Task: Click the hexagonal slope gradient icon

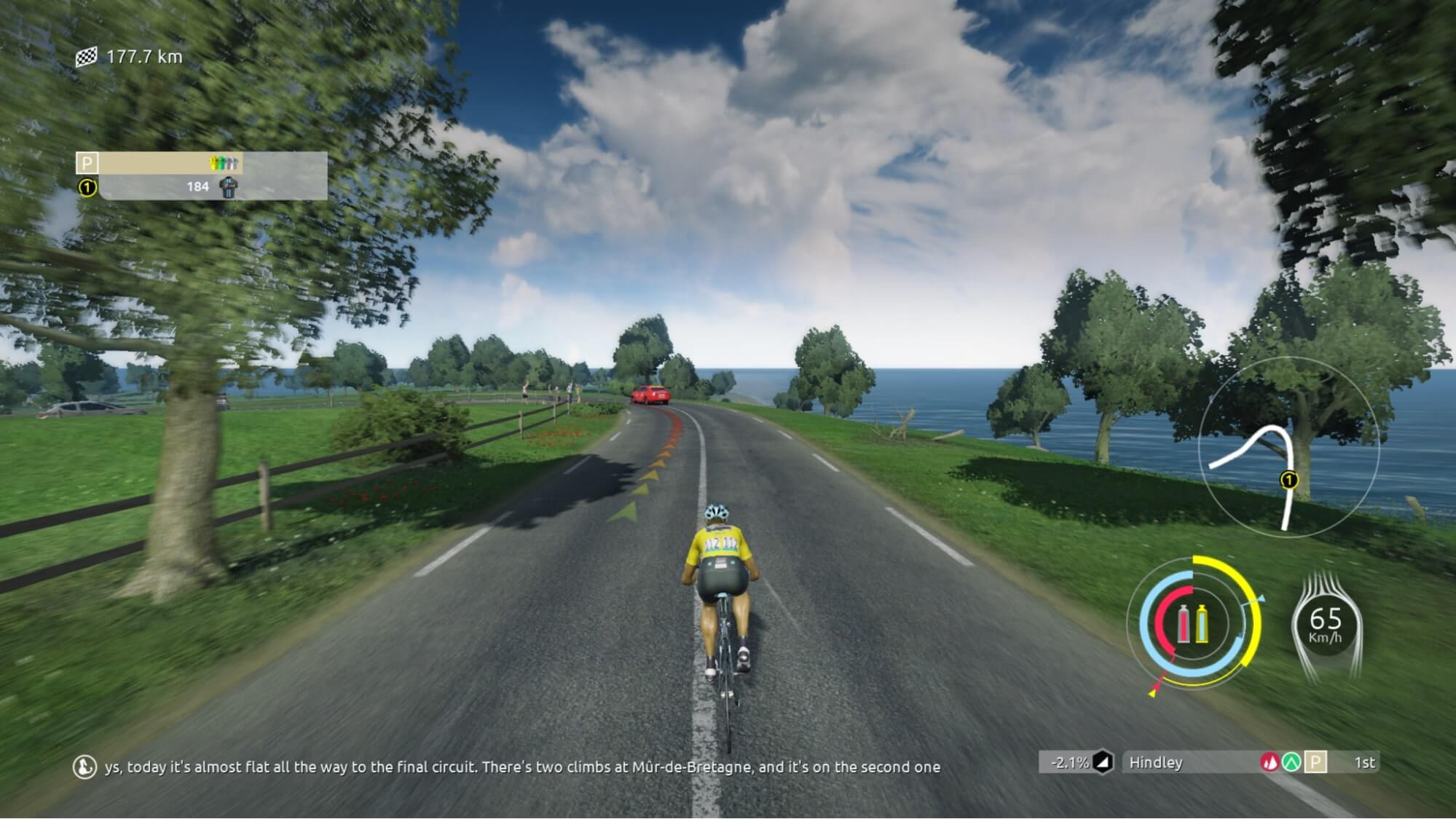Action: [1103, 762]
